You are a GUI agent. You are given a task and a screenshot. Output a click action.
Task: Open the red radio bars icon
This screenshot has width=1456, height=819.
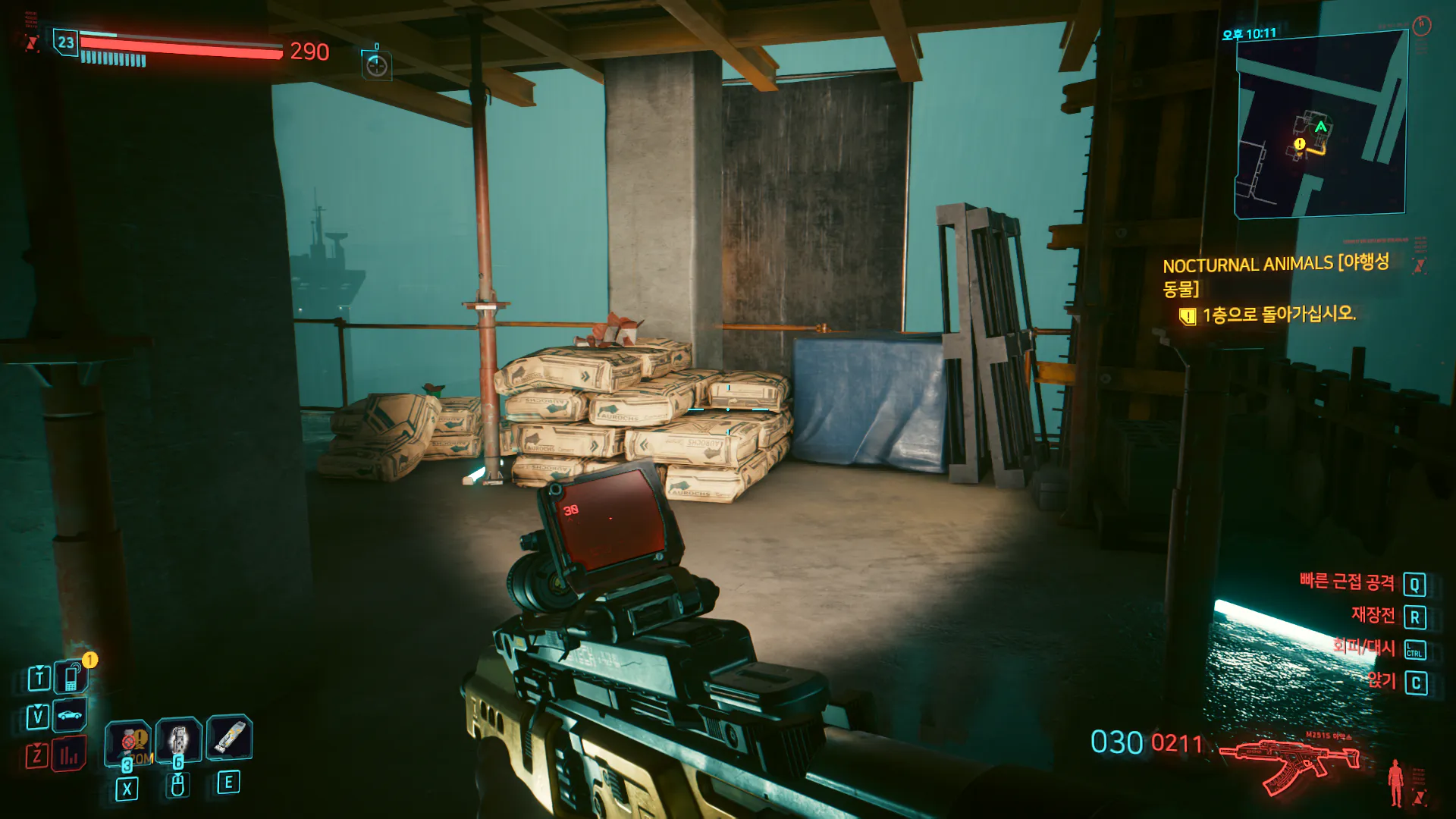[69, 755]
